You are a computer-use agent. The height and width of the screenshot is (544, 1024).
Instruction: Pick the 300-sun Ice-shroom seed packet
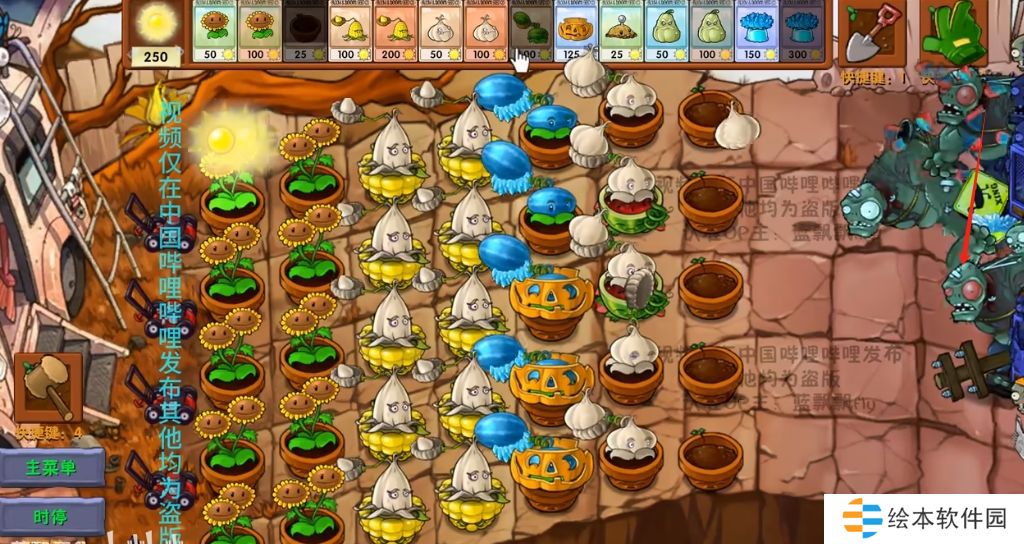pos(801,32)
